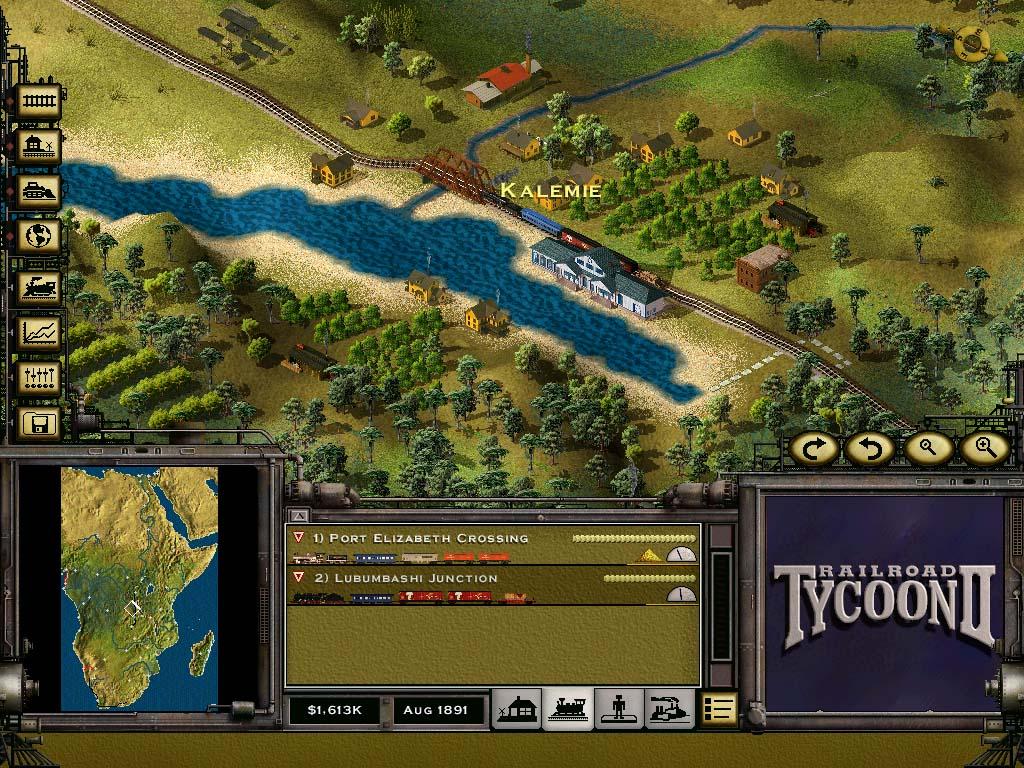
Task: Click the globe overview button
Action: tap(38, 238)
